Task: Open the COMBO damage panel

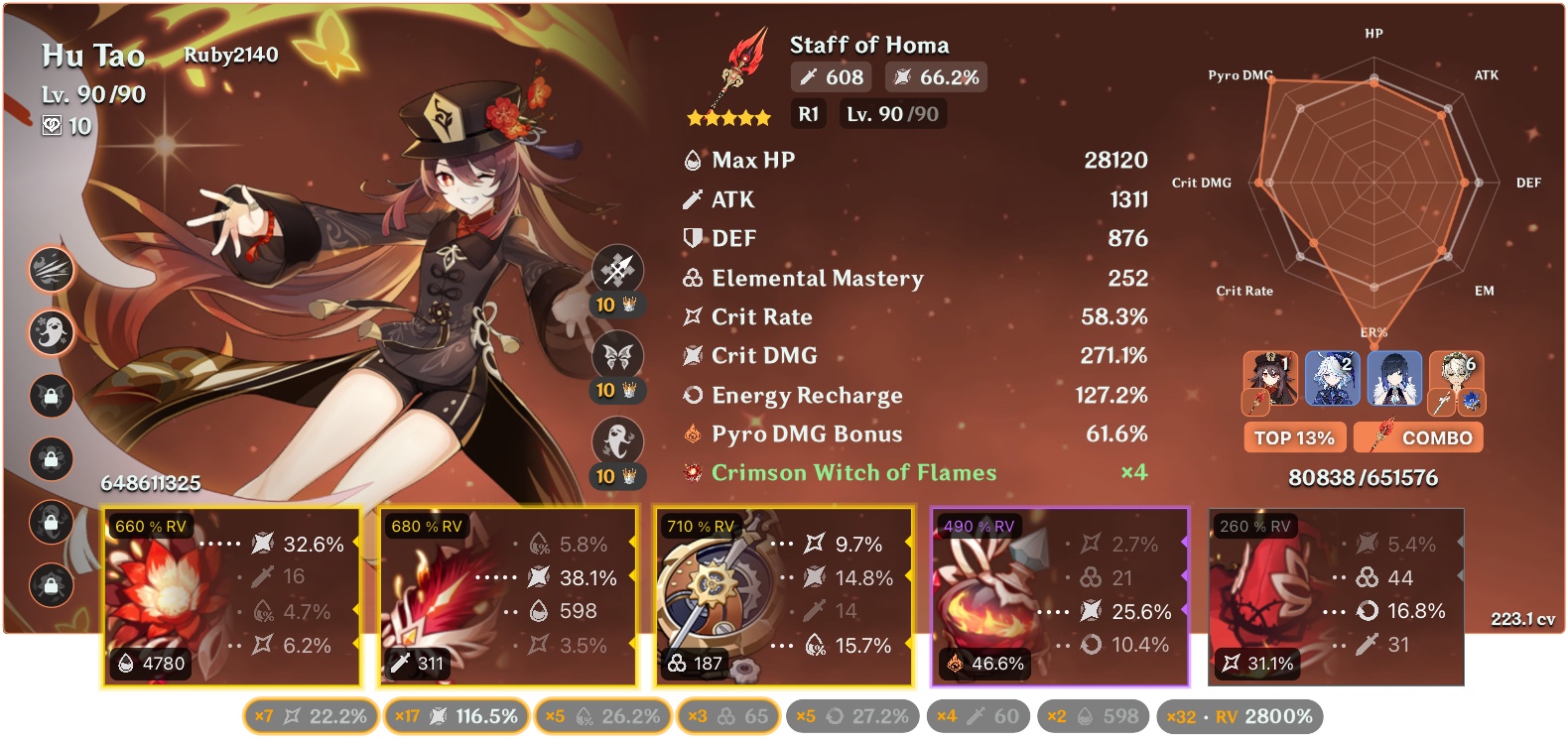Action: (1417, 436)
